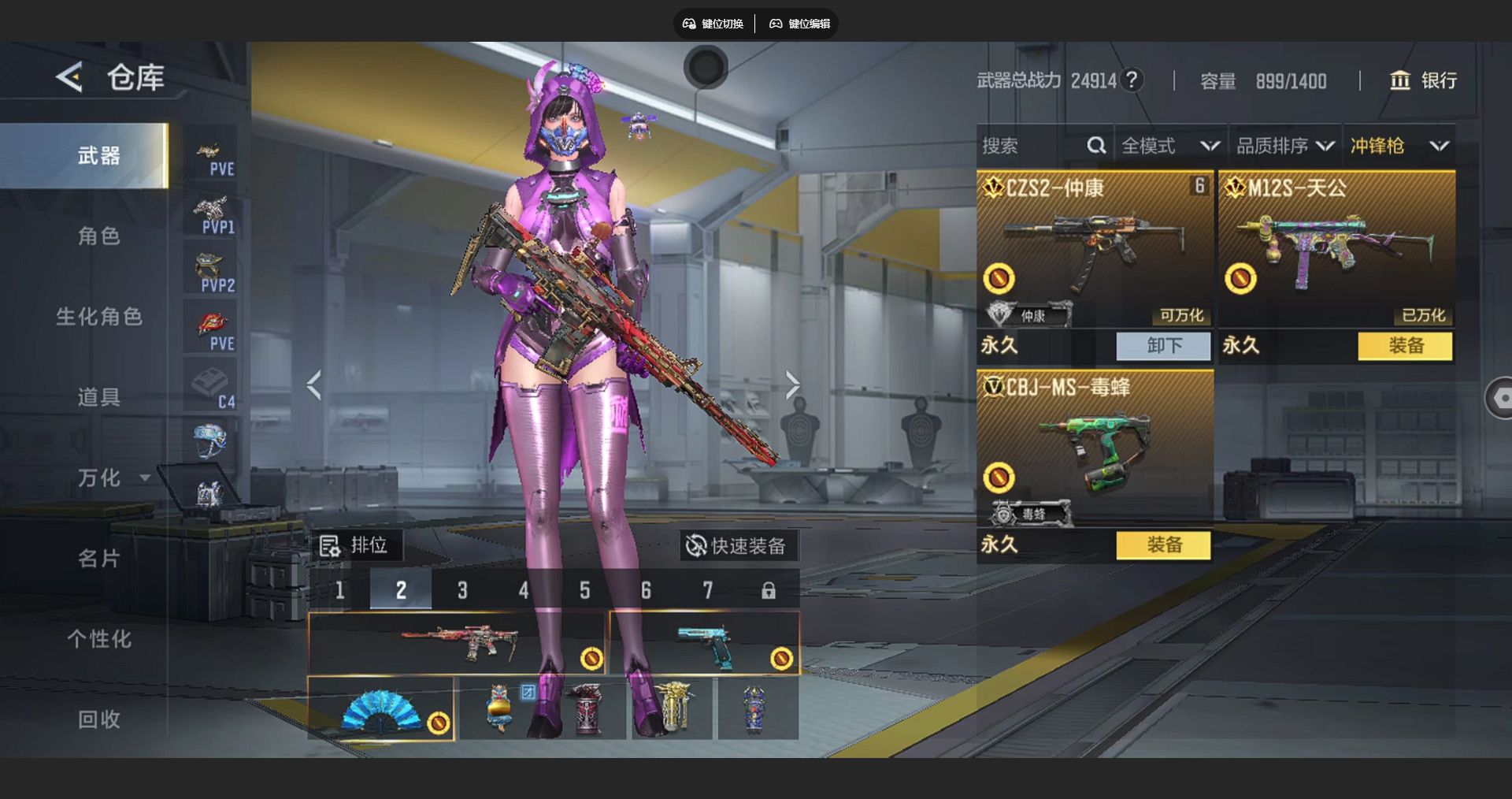Switch to 个性化 tab
Viewport: 1512px width, 799px height.
tap(98, 639)
